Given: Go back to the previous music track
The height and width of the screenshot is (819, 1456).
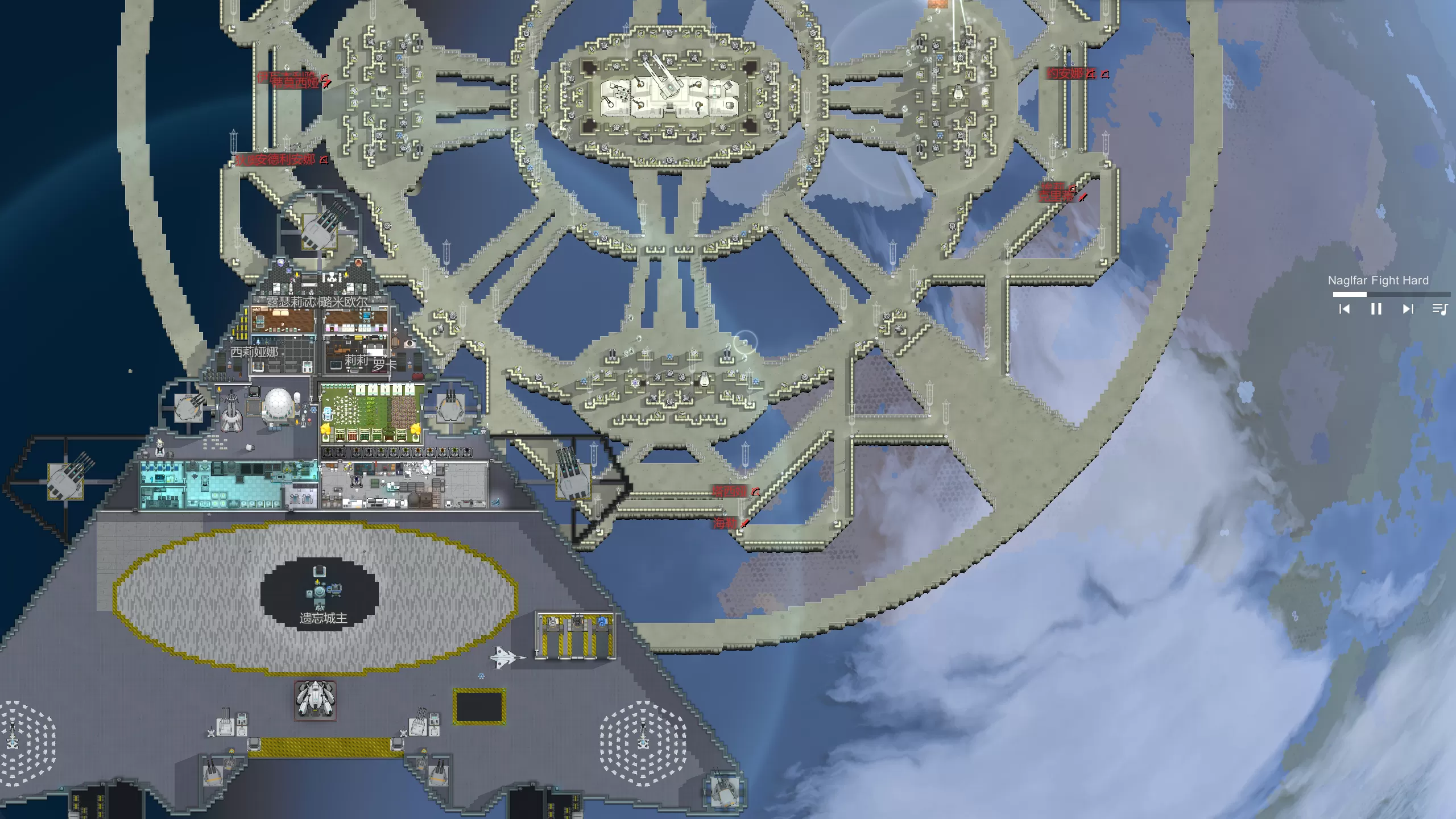Looking at the screenshot, I should 1345,309.
